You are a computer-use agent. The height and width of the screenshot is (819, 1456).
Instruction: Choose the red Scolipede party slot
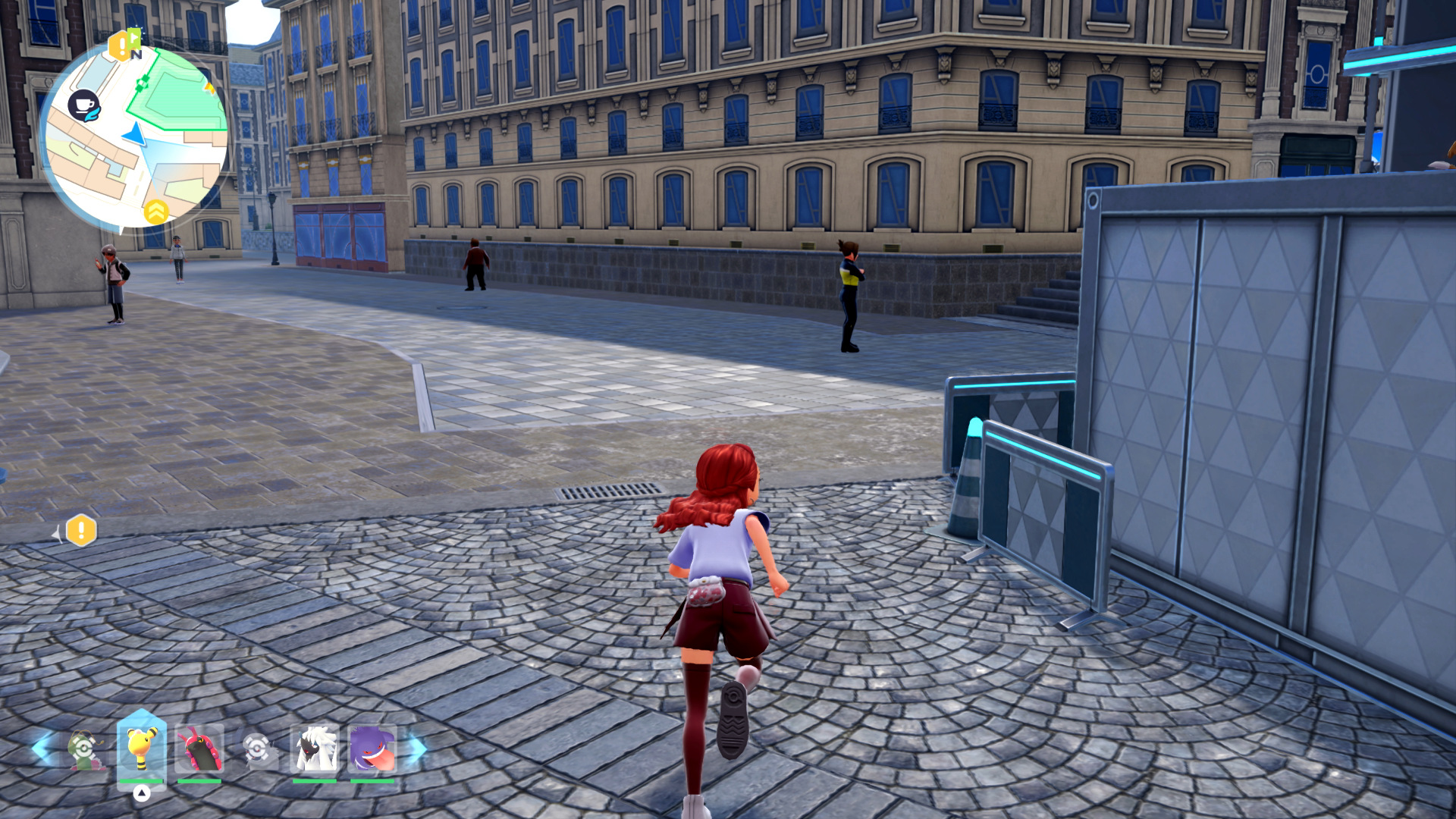click(x=199, y=748)
